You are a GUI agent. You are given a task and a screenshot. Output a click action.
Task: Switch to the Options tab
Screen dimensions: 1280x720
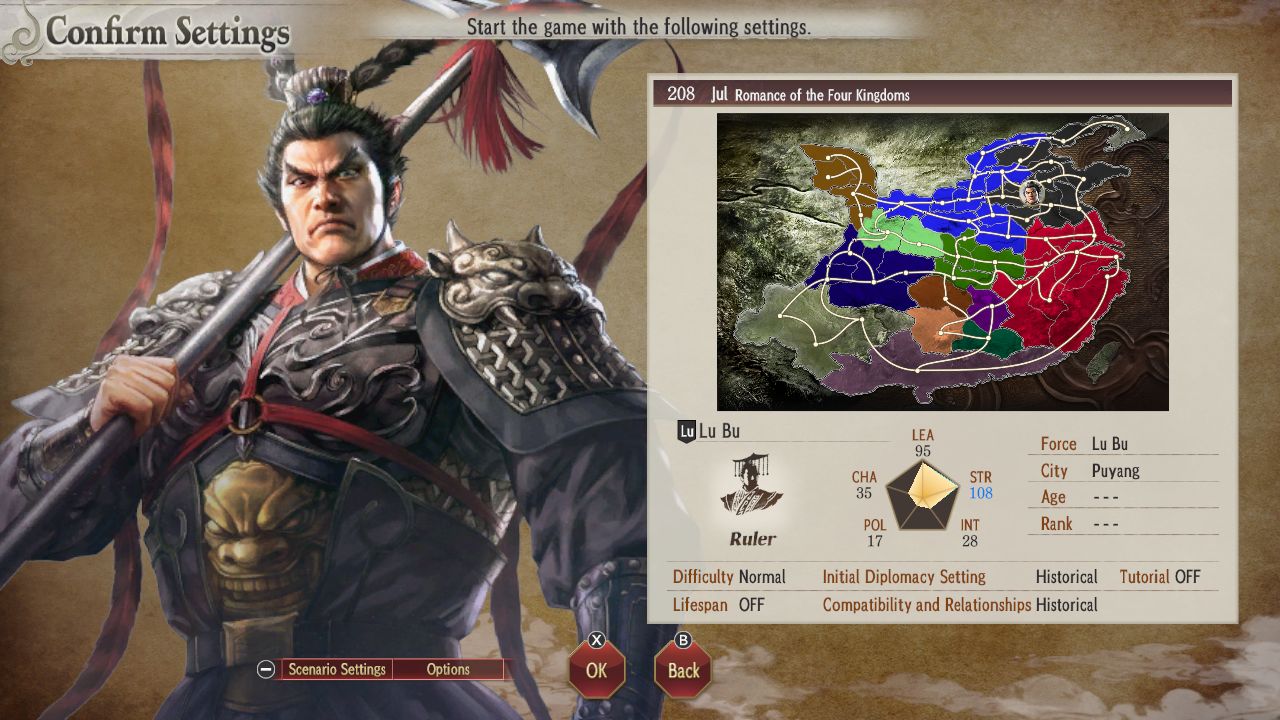pos(448,669)
